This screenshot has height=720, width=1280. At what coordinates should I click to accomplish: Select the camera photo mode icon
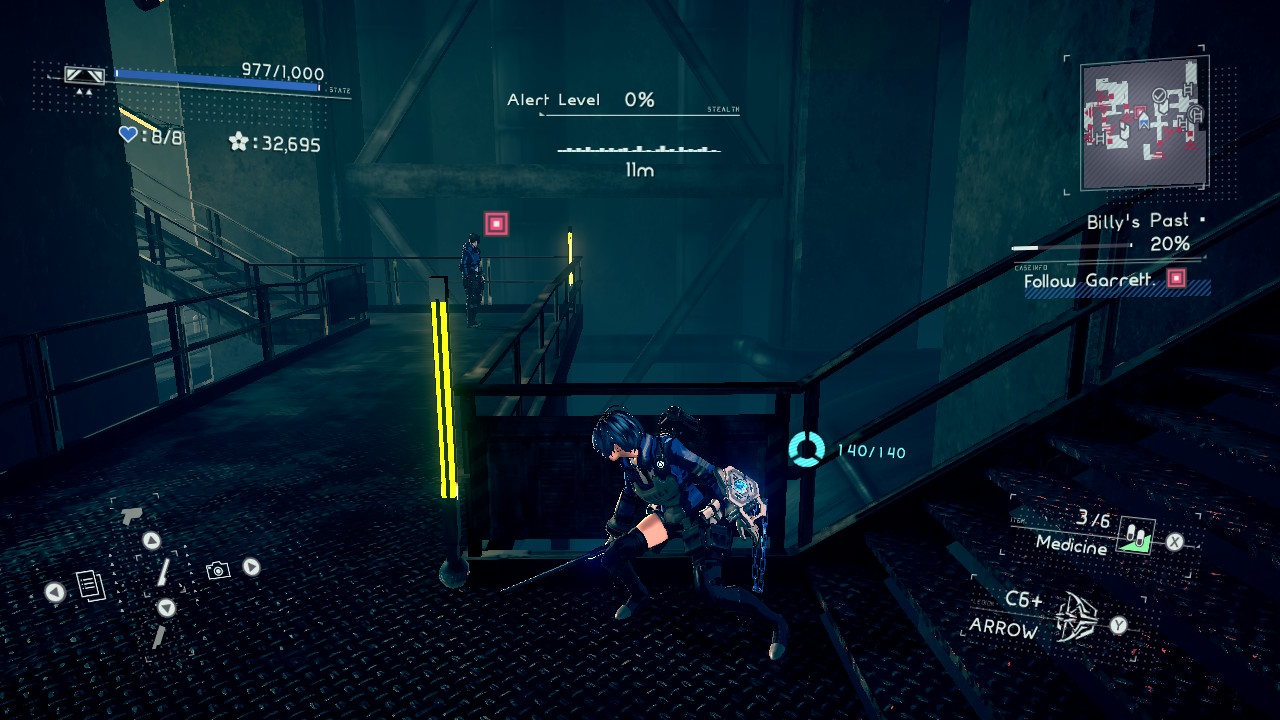point(218,570)
